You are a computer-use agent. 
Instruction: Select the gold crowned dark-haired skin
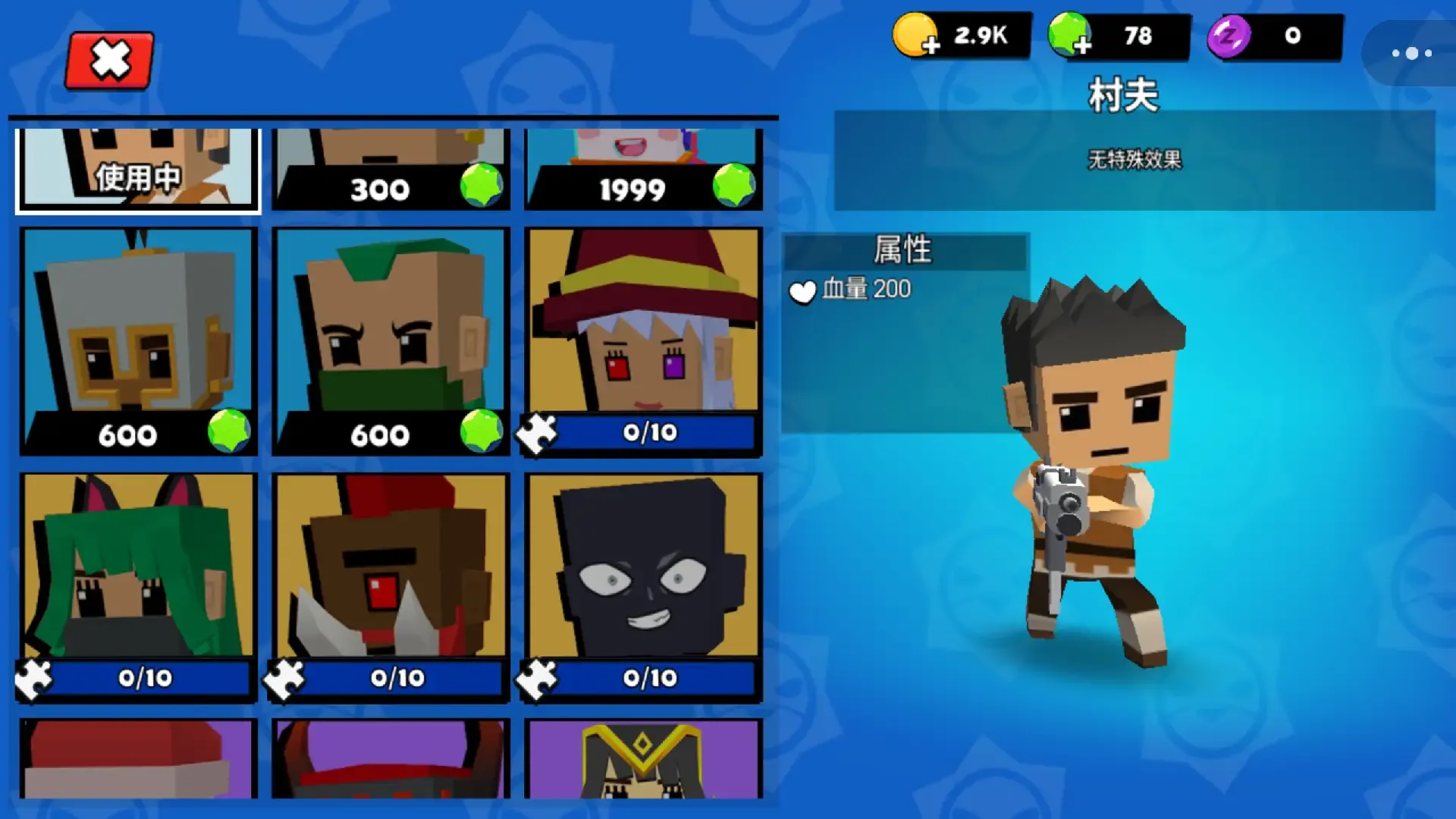click(x=643, y=758)
